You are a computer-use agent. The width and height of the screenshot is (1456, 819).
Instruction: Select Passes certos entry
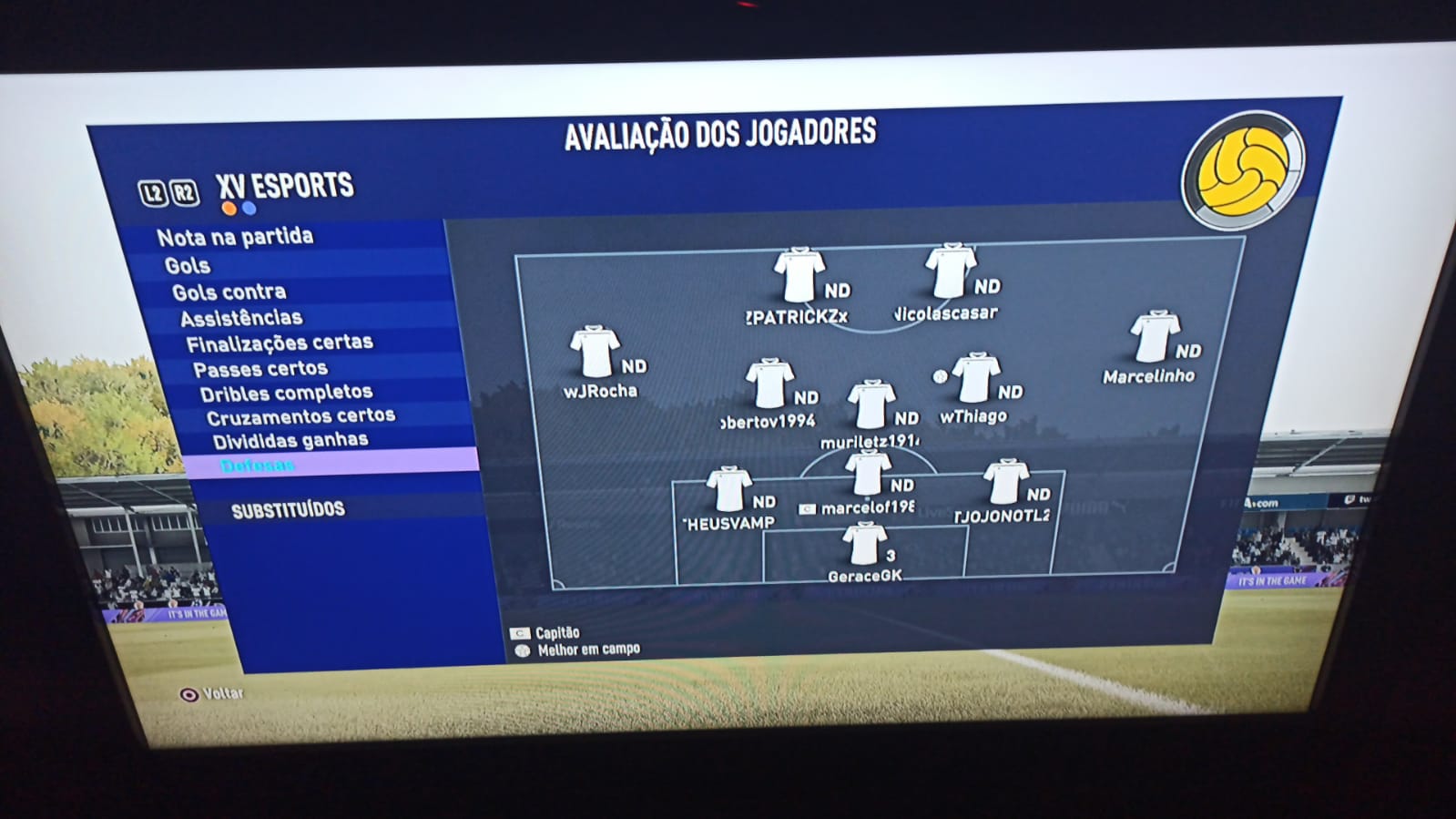click(260, 369)
